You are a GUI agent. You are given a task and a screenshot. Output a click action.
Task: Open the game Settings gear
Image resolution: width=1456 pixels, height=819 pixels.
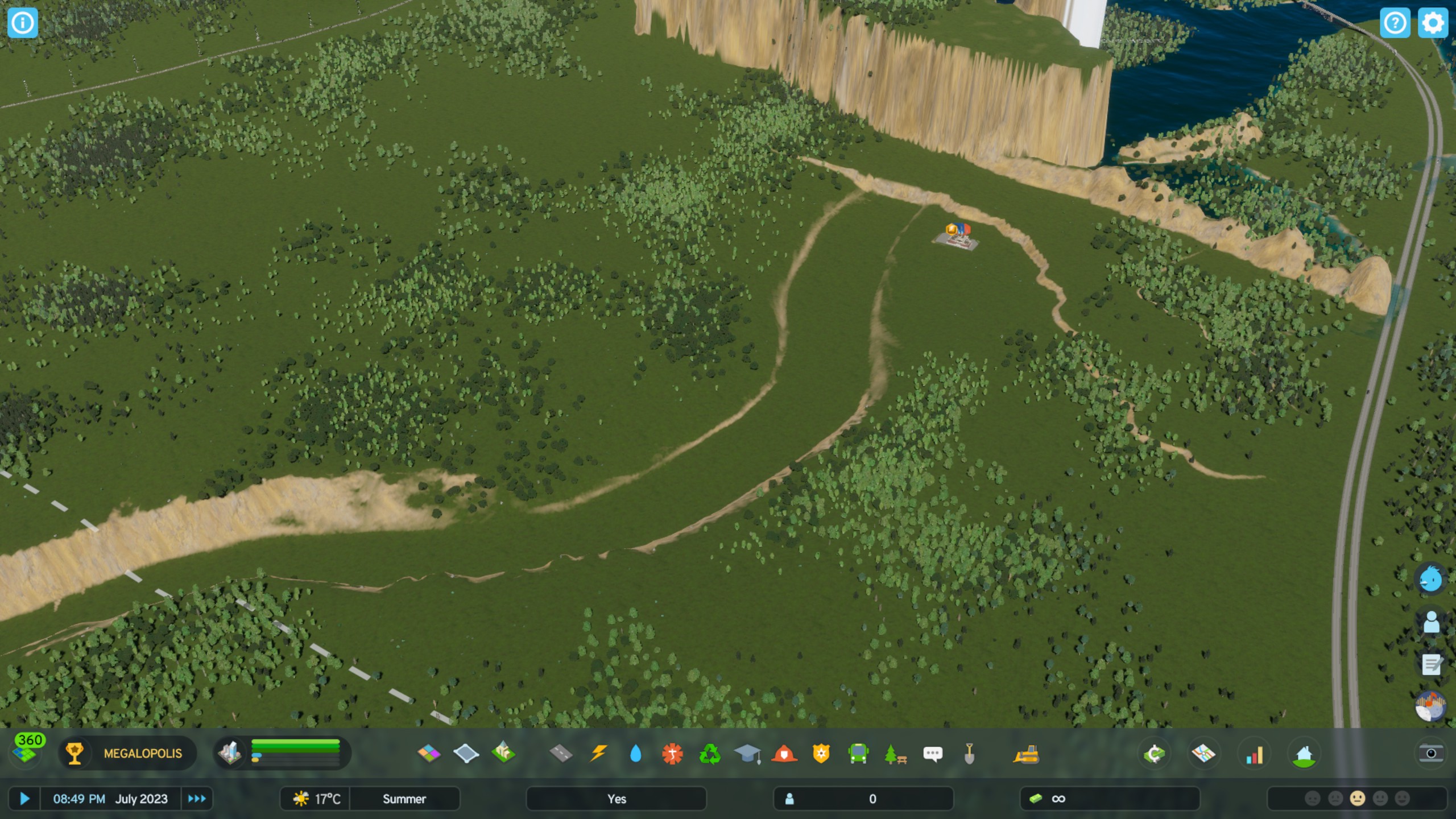1433,23
